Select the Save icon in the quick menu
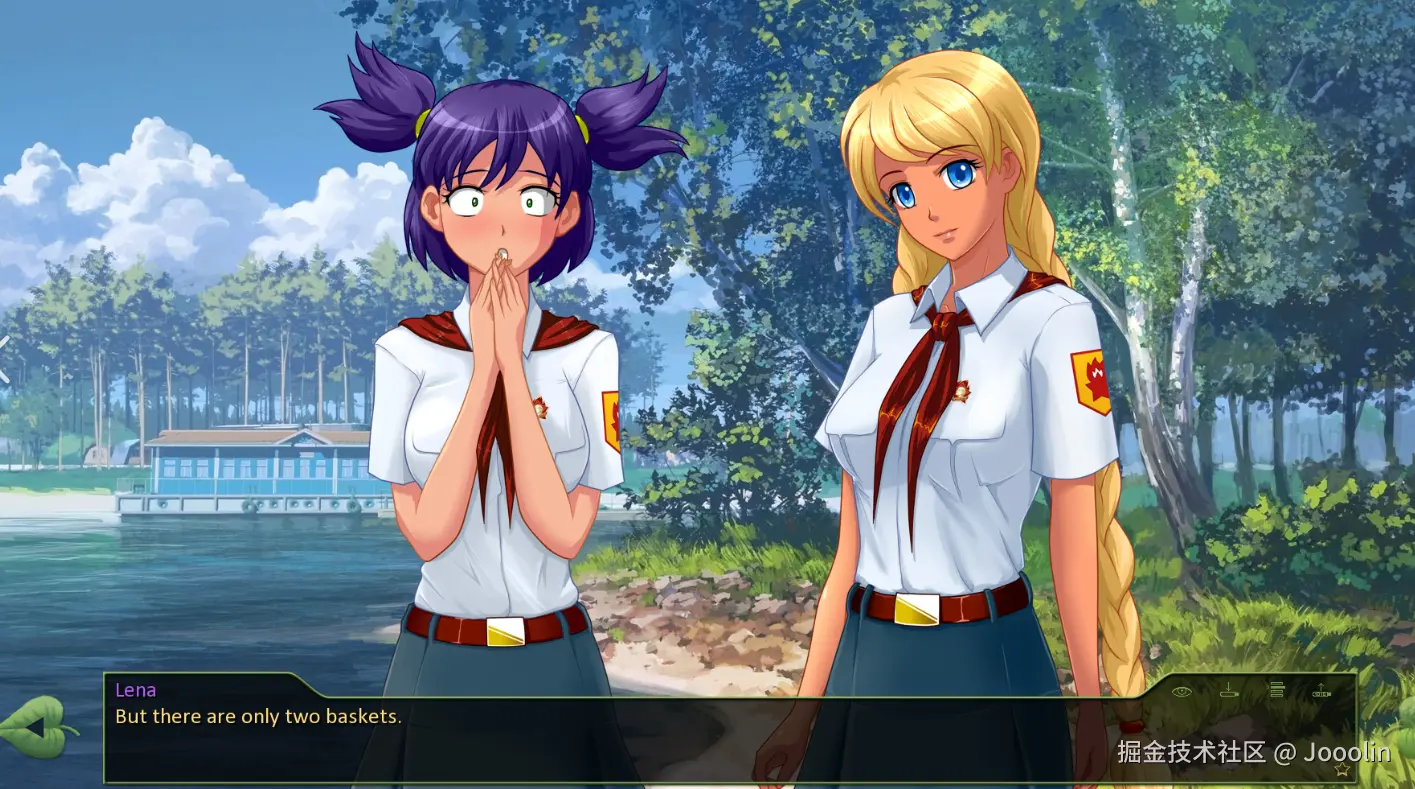 pyautogui.click(x=1229, y=691)
